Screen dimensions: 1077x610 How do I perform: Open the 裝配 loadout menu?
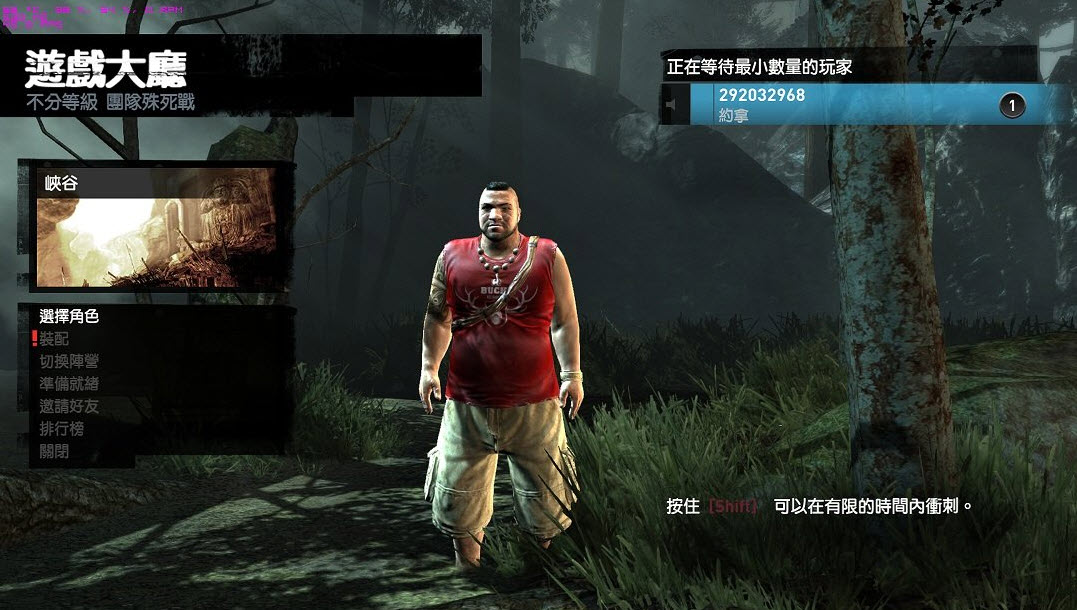coord(55,339)
